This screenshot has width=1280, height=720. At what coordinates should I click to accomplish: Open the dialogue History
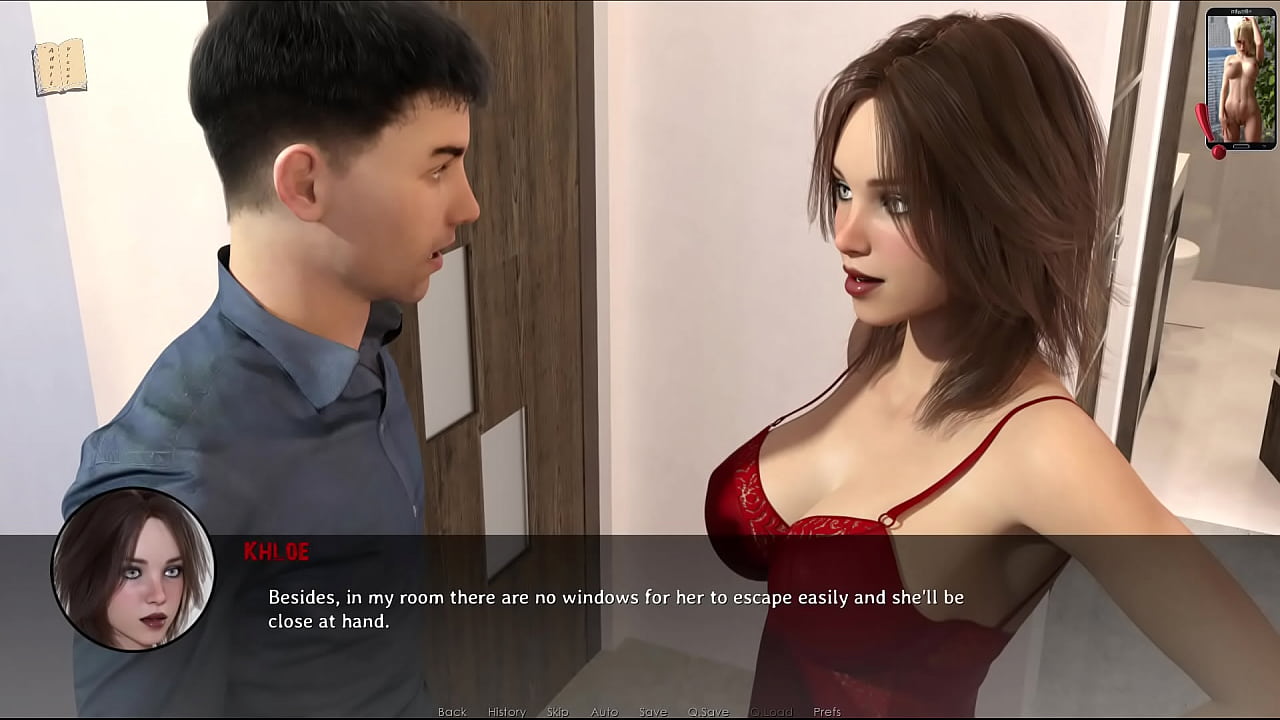tap(506, 712)
